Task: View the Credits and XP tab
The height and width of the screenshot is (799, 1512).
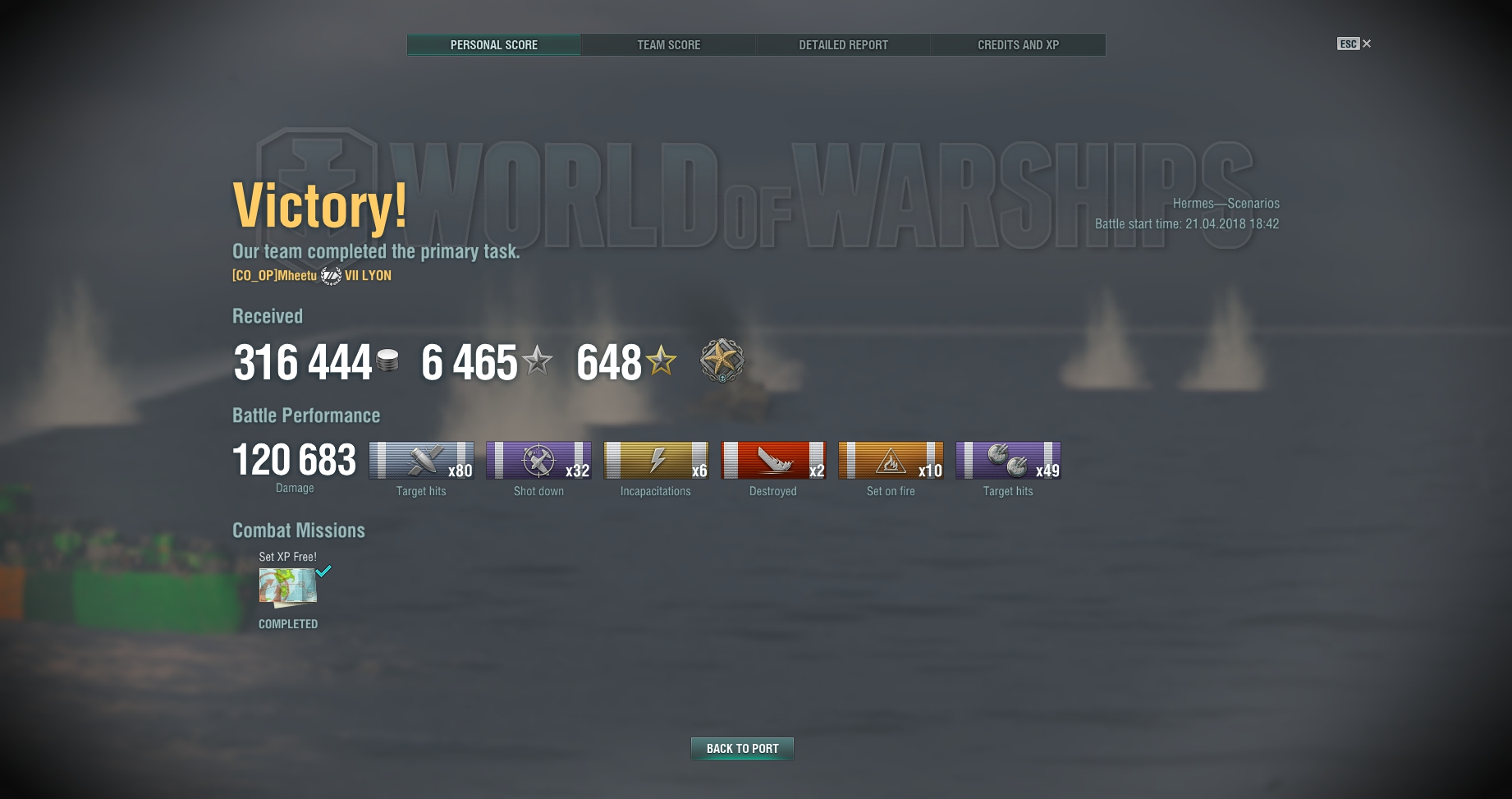Action: [1018, 45]
